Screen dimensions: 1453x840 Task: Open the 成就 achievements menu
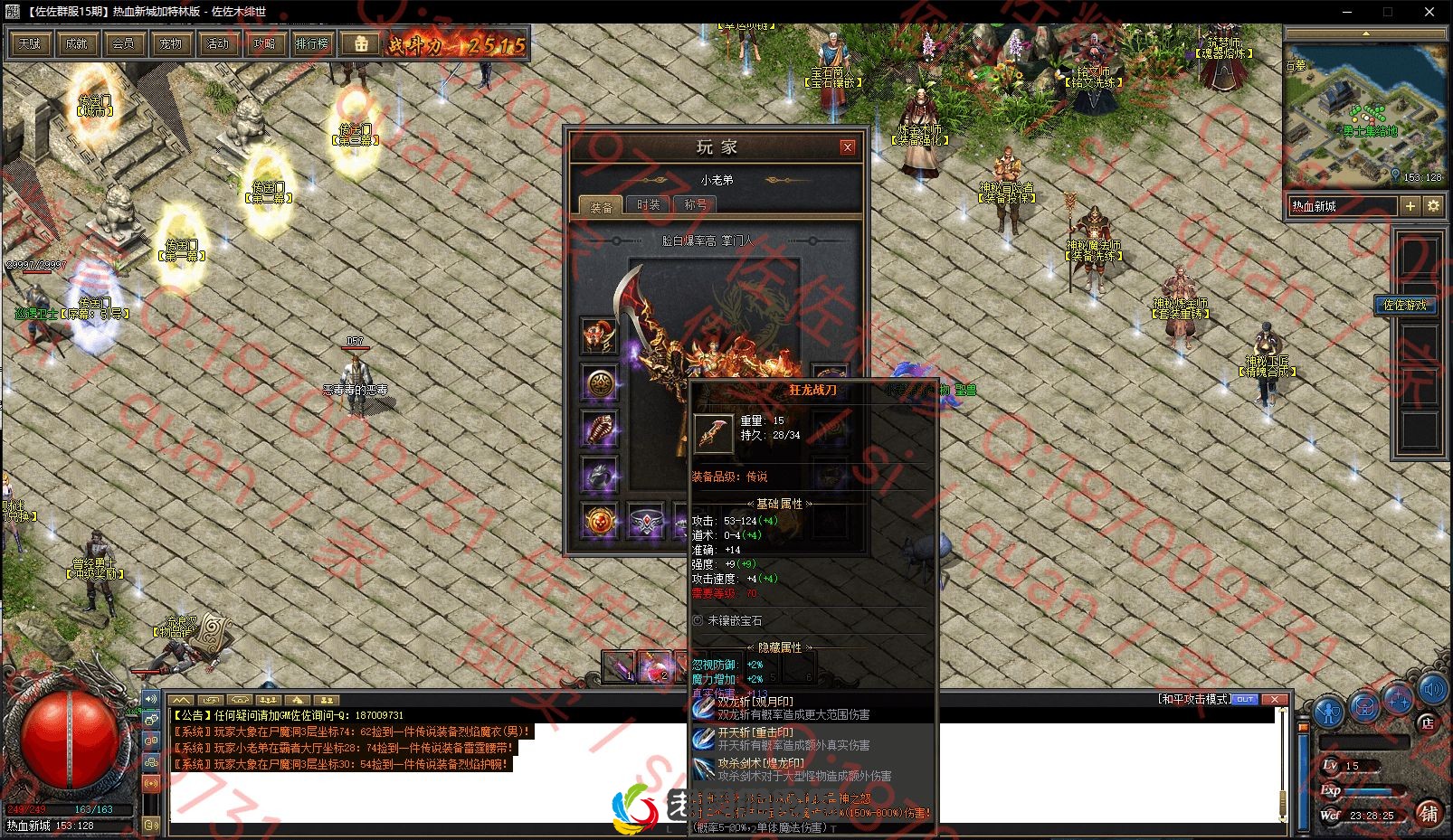point(77,43)
